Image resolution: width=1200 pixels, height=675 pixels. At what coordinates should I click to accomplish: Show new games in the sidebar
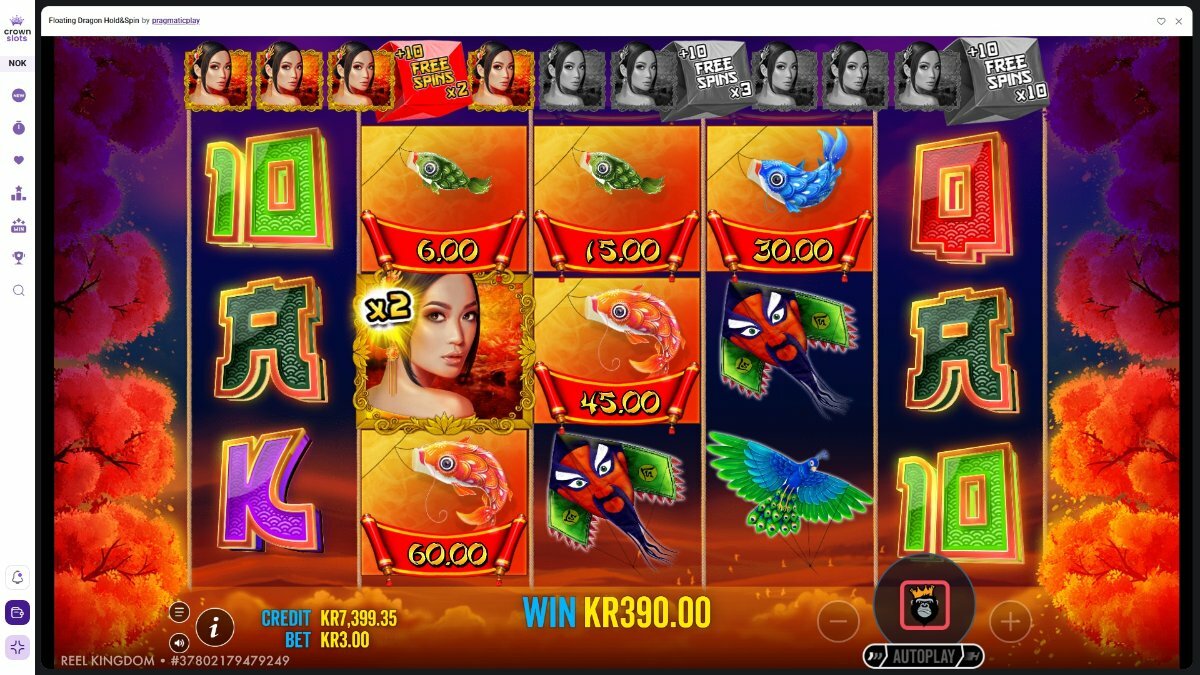pyautogui.click(x=18, y=96)
